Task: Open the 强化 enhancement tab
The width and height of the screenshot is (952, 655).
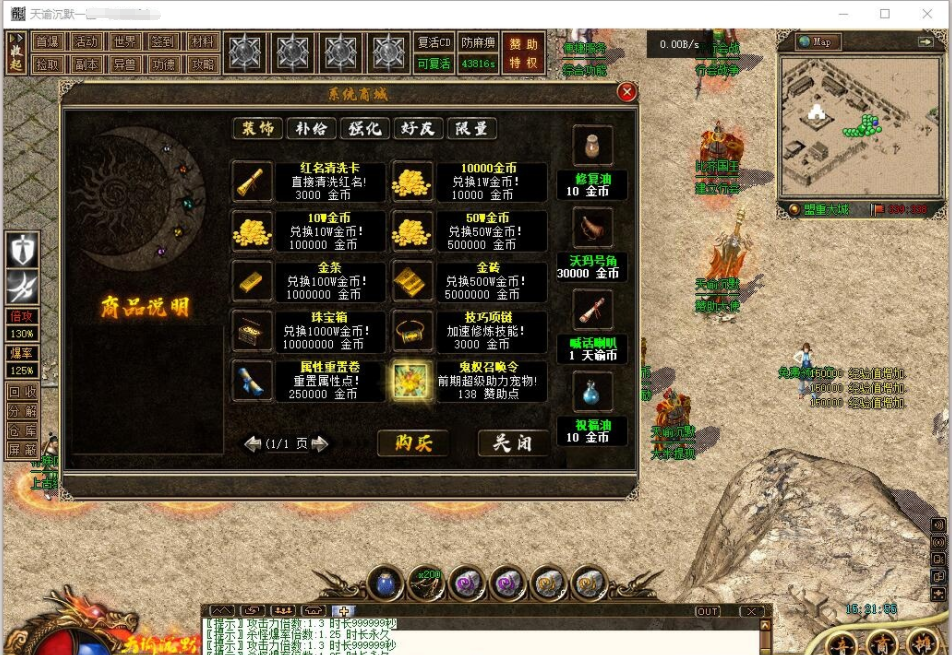Action: [x=364, y=129]
